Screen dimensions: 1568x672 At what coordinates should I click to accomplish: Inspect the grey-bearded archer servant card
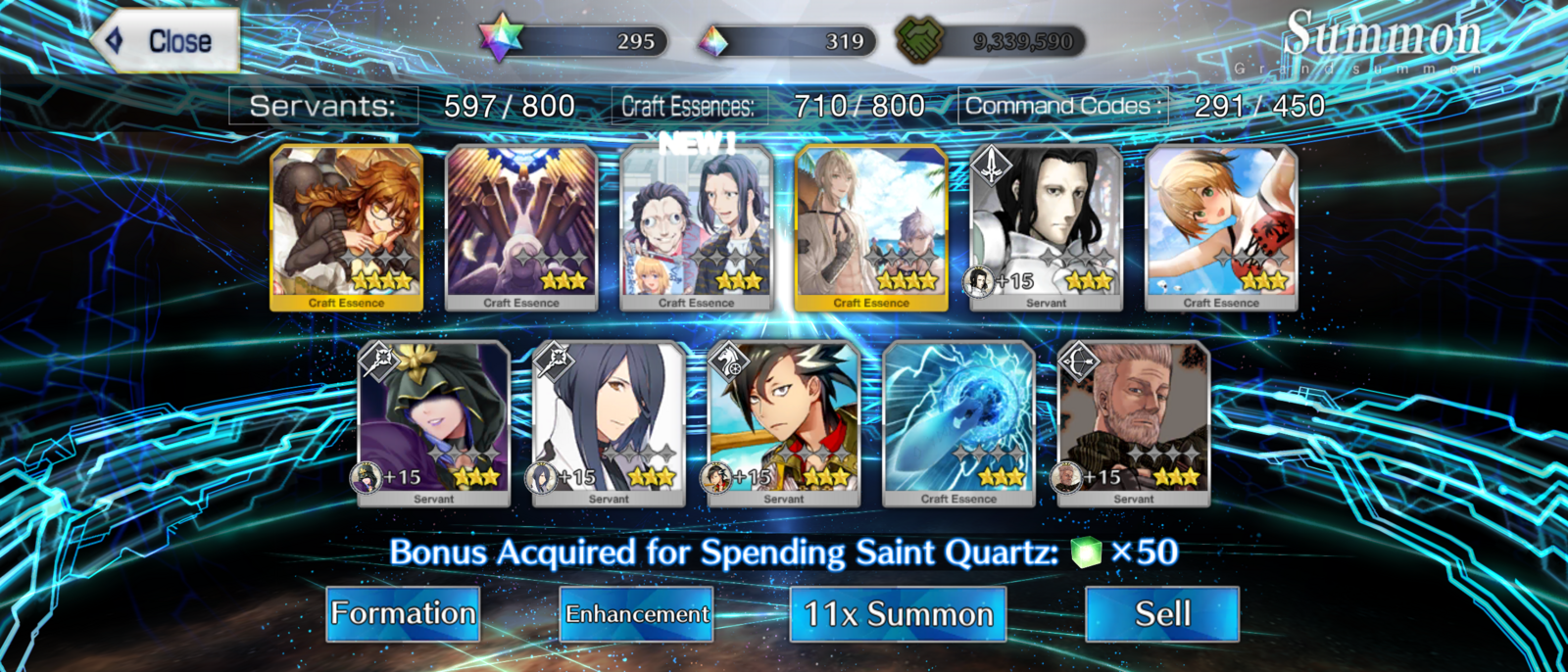[x=1134, y=423]
